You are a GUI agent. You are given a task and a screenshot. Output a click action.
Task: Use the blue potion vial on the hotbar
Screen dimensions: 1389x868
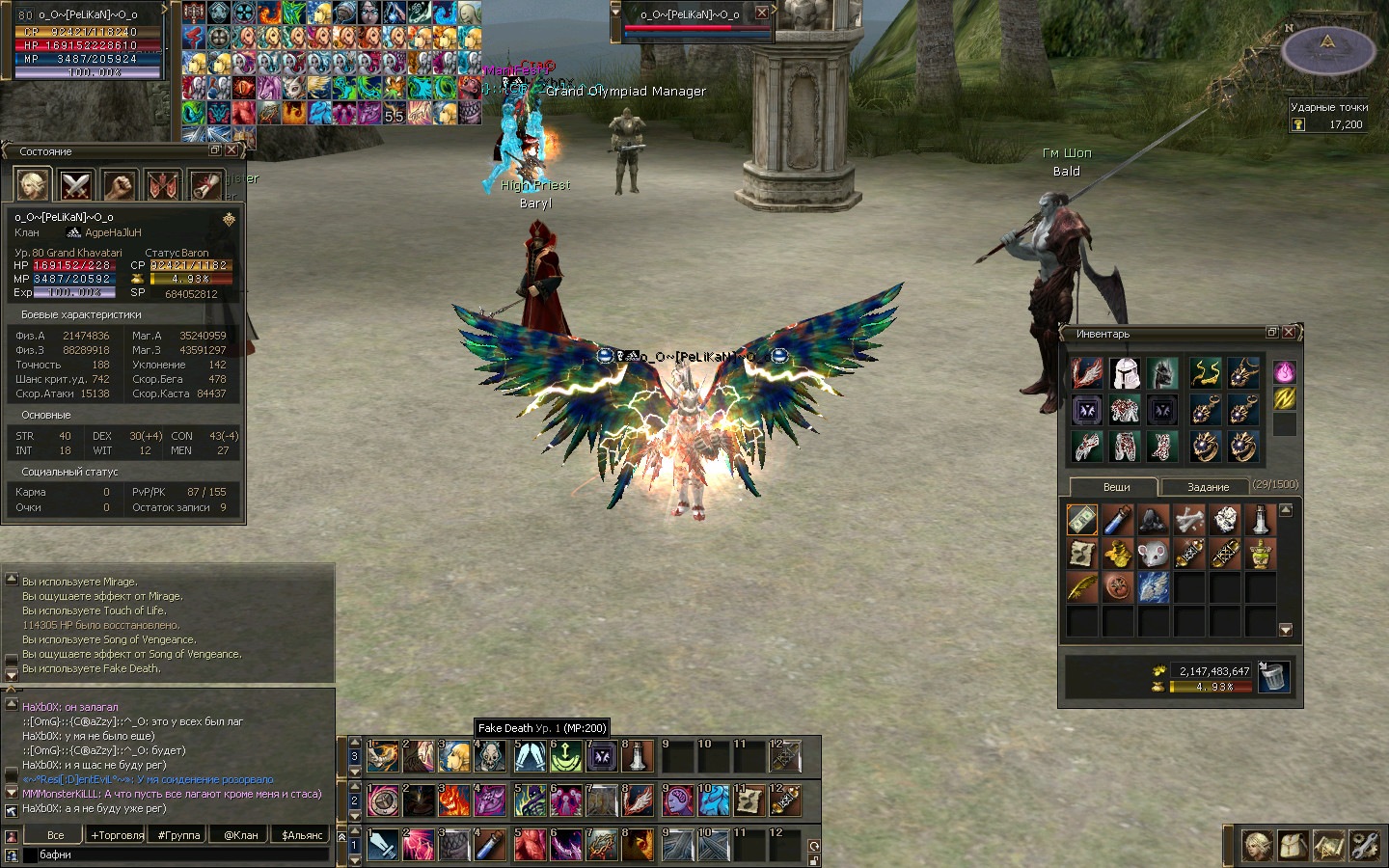point(490,846)
